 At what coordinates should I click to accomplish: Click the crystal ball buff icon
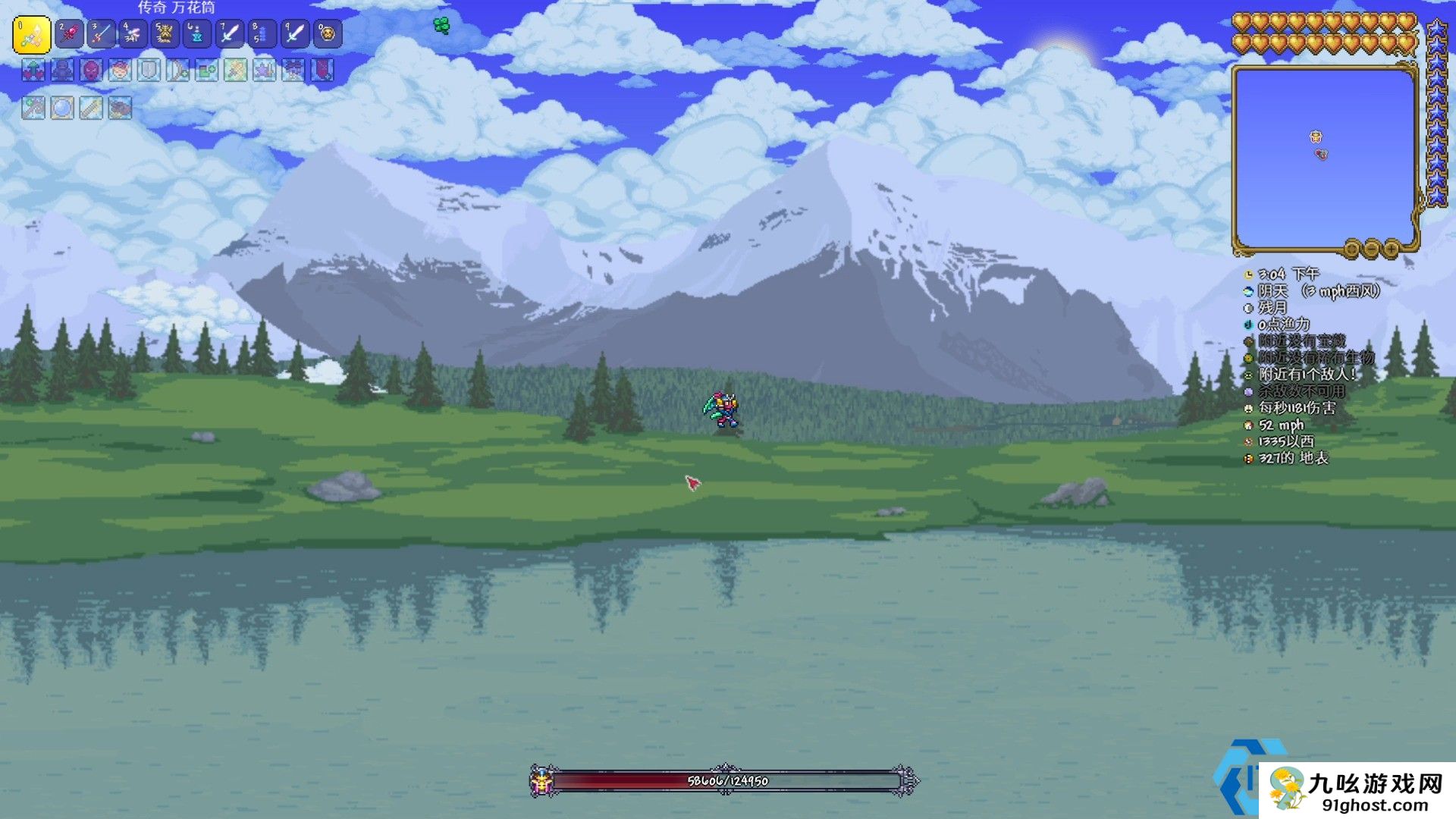pyautogui.click(x=62, y=108)
